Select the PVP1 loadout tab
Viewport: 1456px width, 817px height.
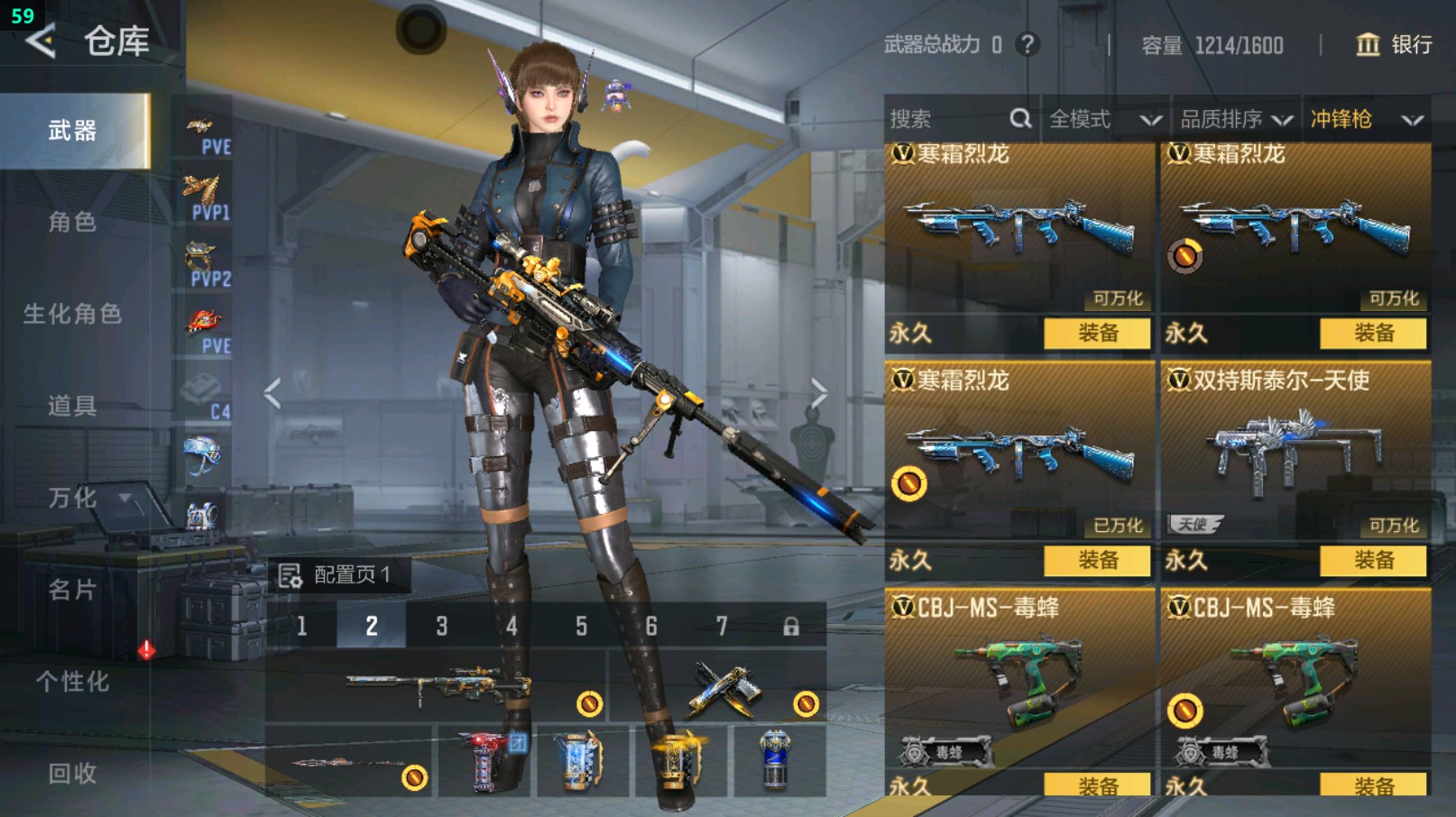[205, 198]
